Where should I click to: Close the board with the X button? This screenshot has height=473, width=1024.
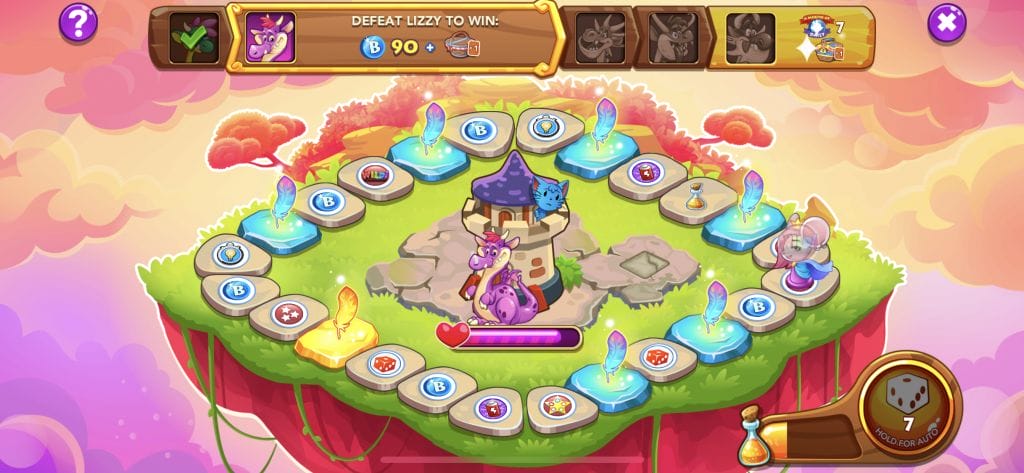(x=946, y=22)
